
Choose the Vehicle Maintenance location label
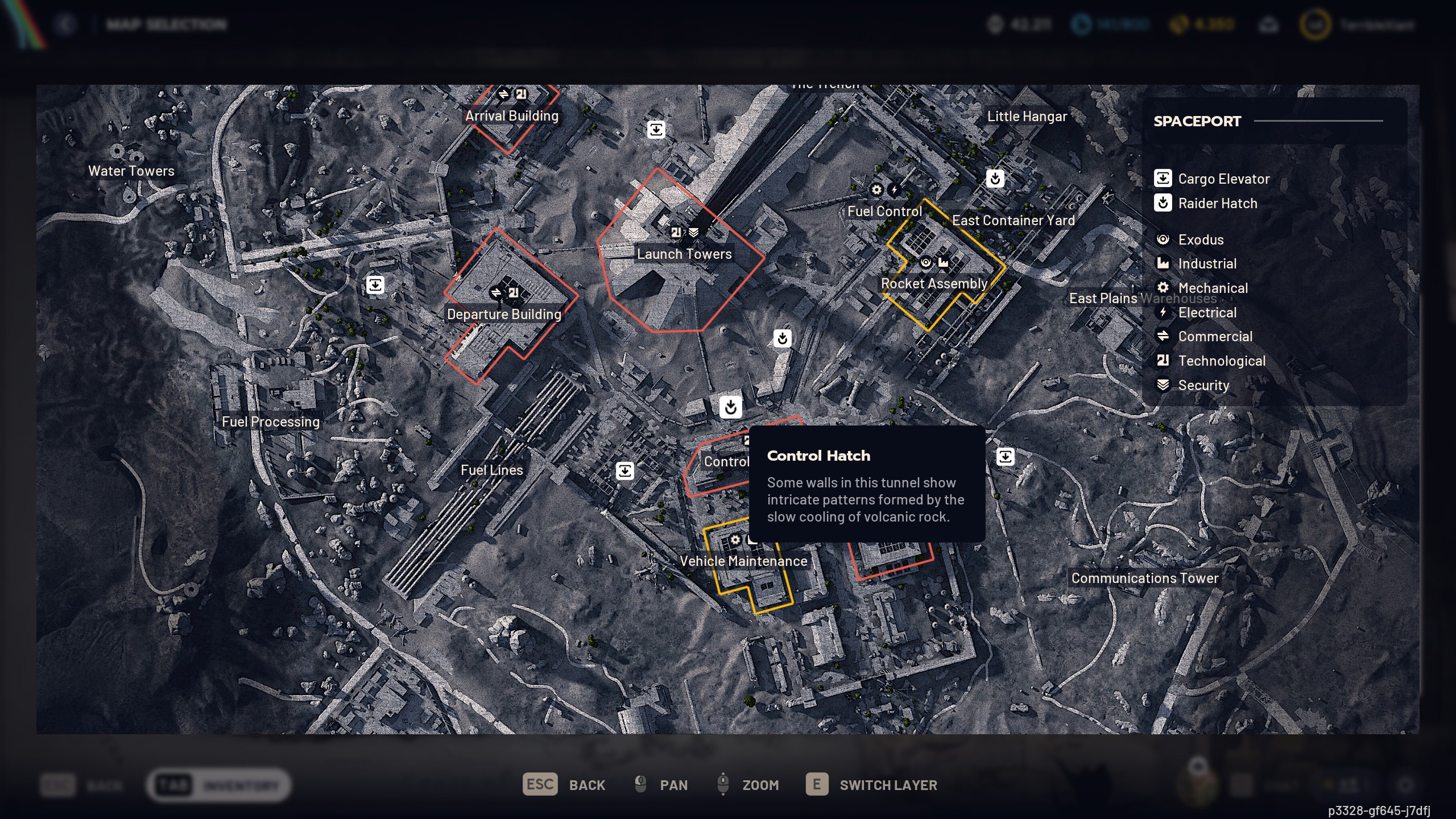(x=743, y=561)
